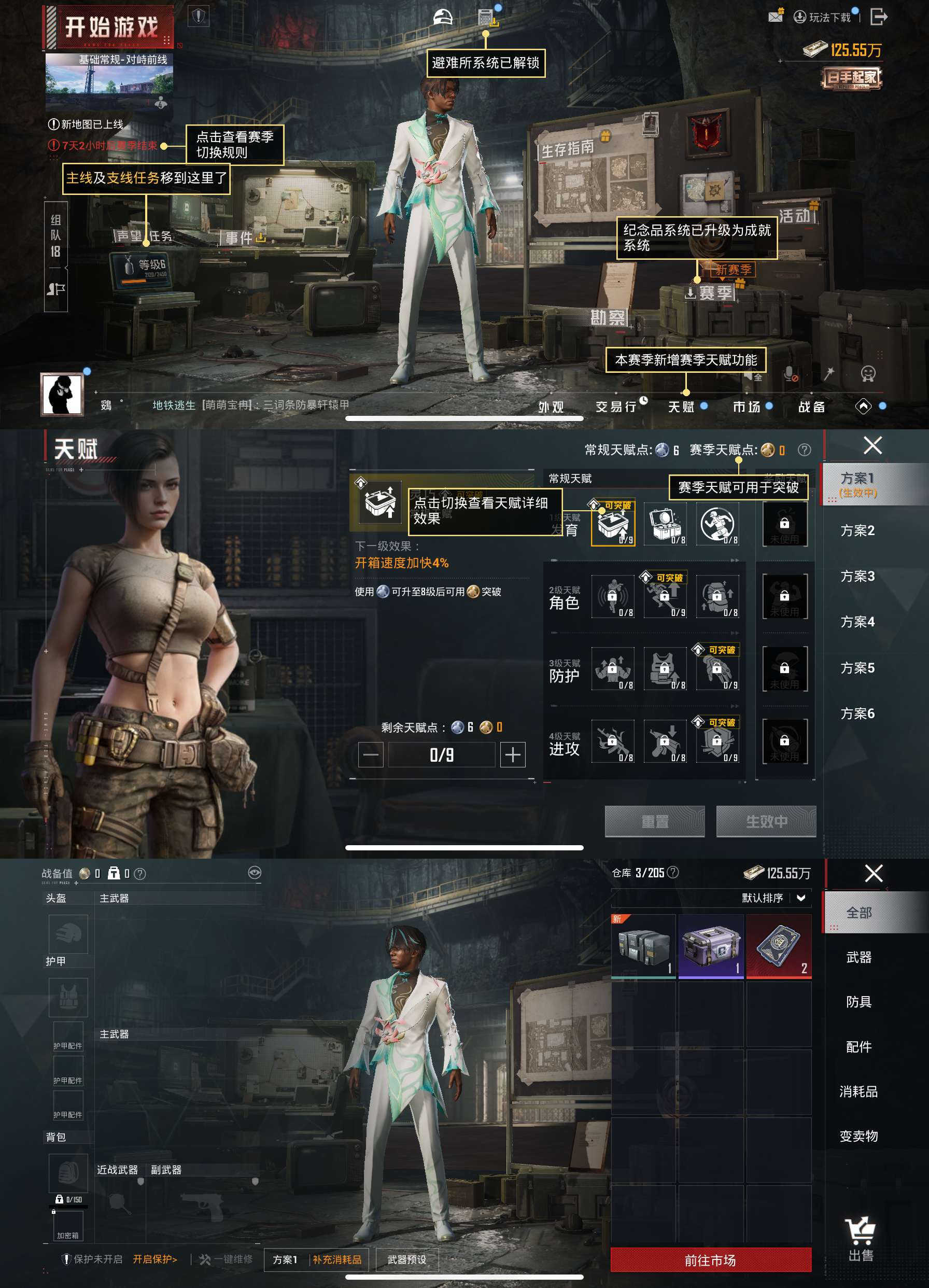Open the 市场 market menu
This screenshot has height=1288, width=929.
click(746, 407)
